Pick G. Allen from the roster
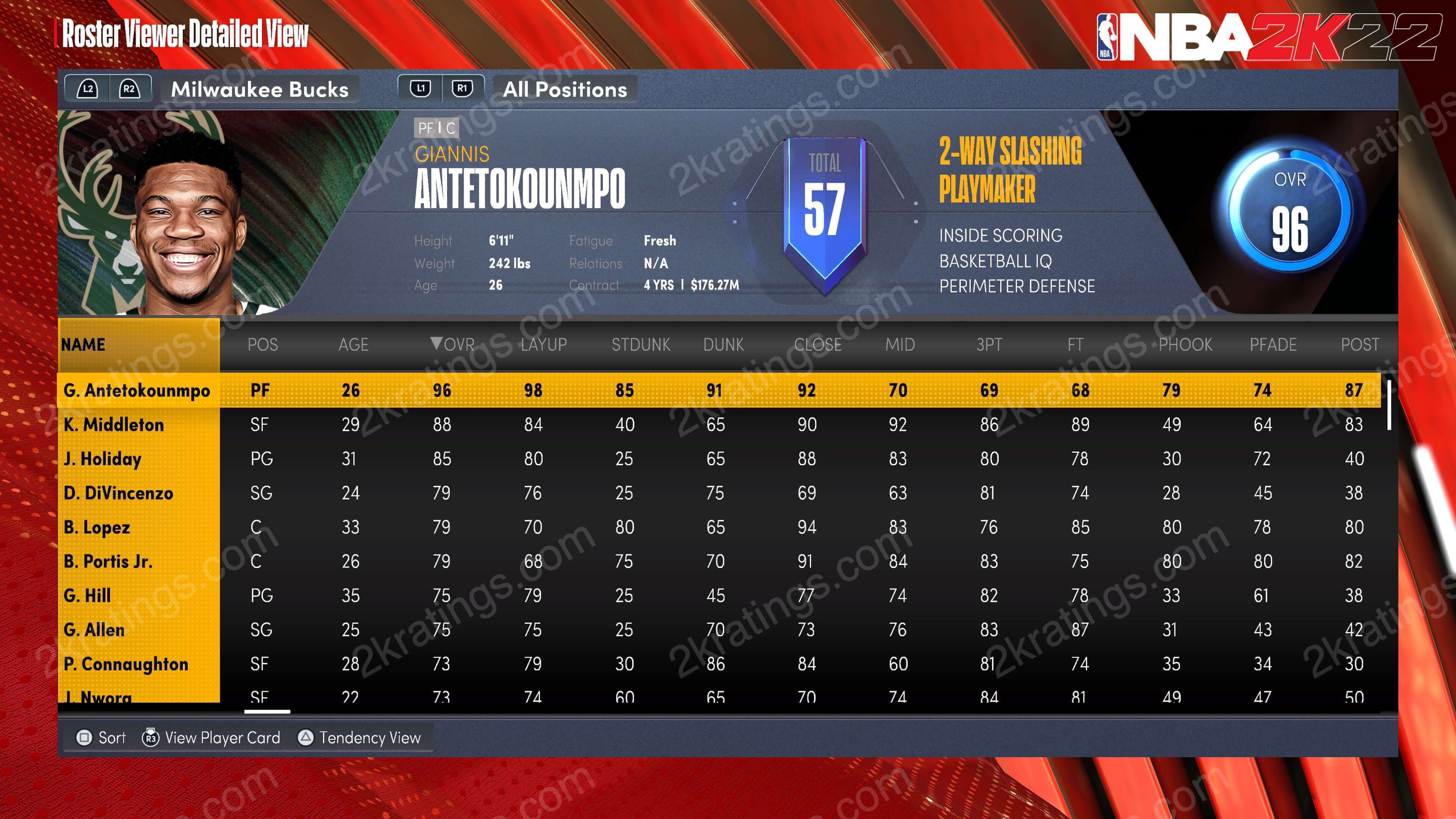1456x819 pixels. tap(94, 630)
